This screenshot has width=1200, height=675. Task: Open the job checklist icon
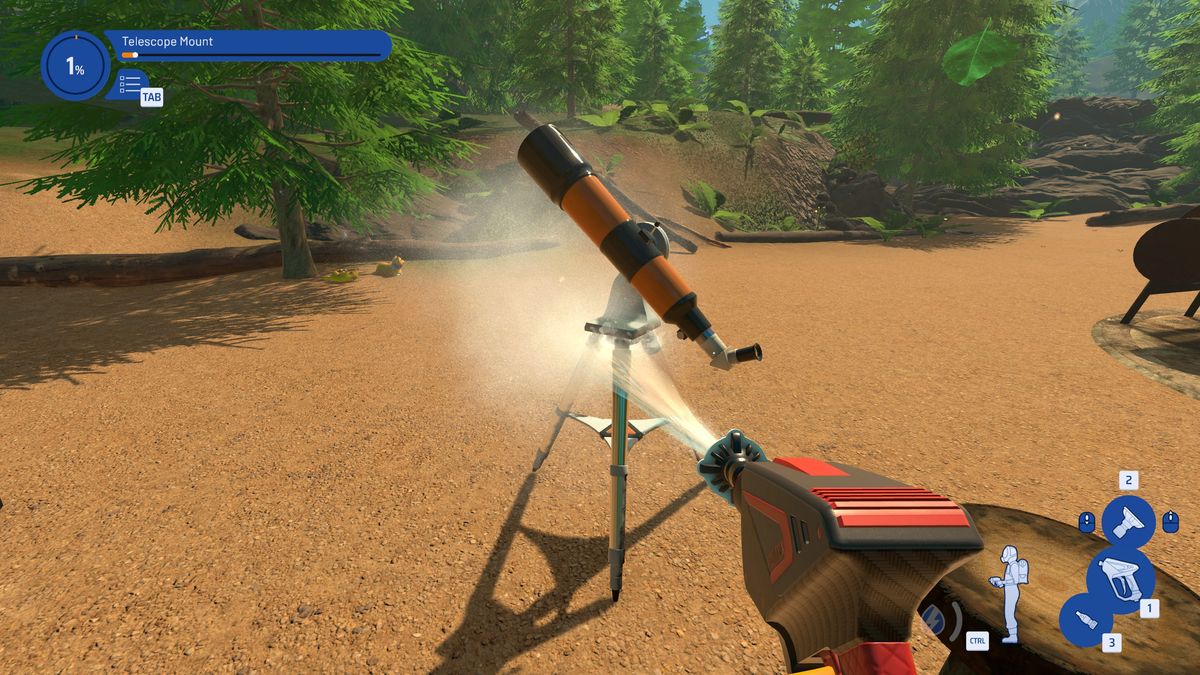click(130, 83)
